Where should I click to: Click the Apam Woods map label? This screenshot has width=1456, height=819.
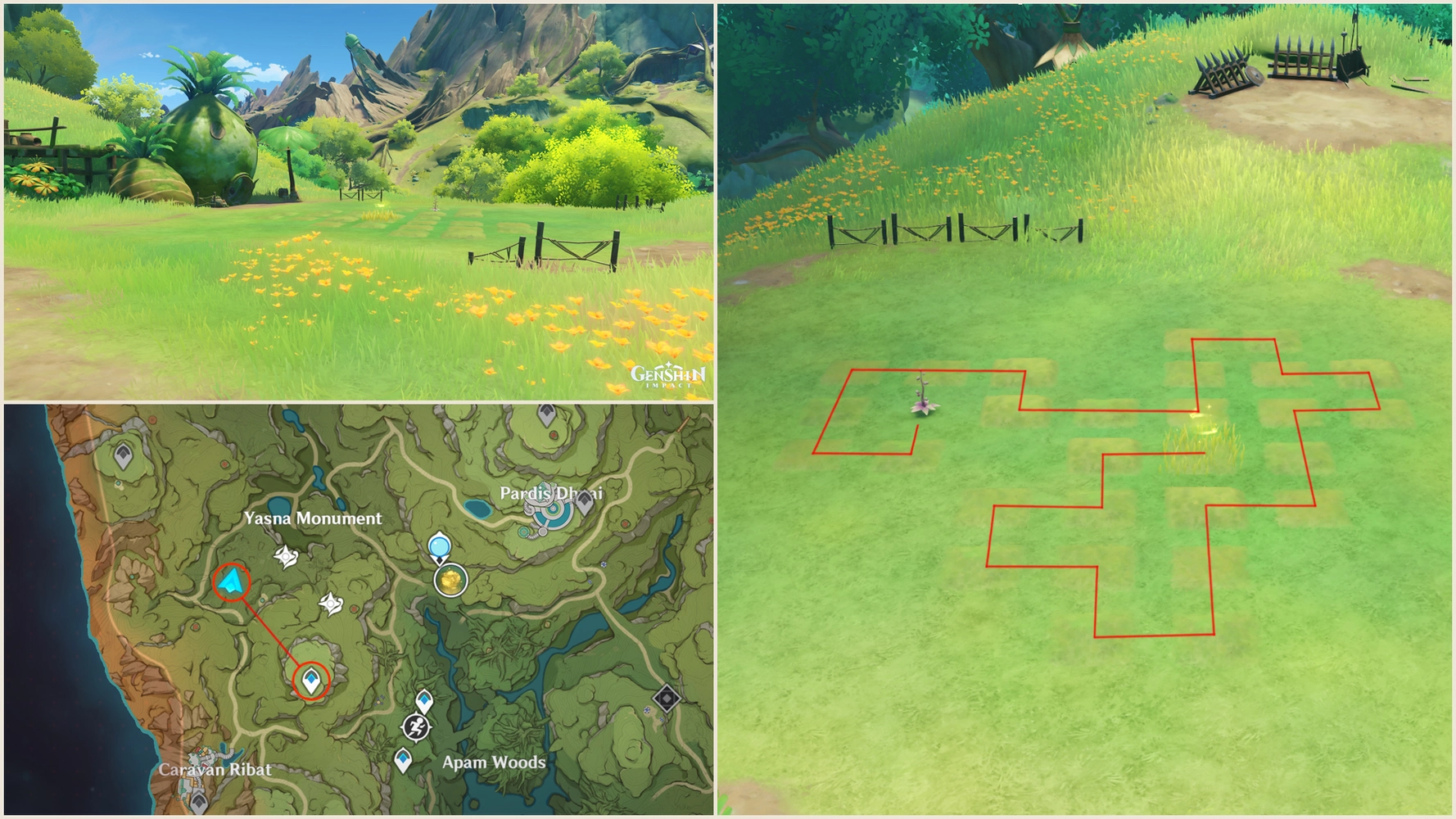[x=495, y=762]
